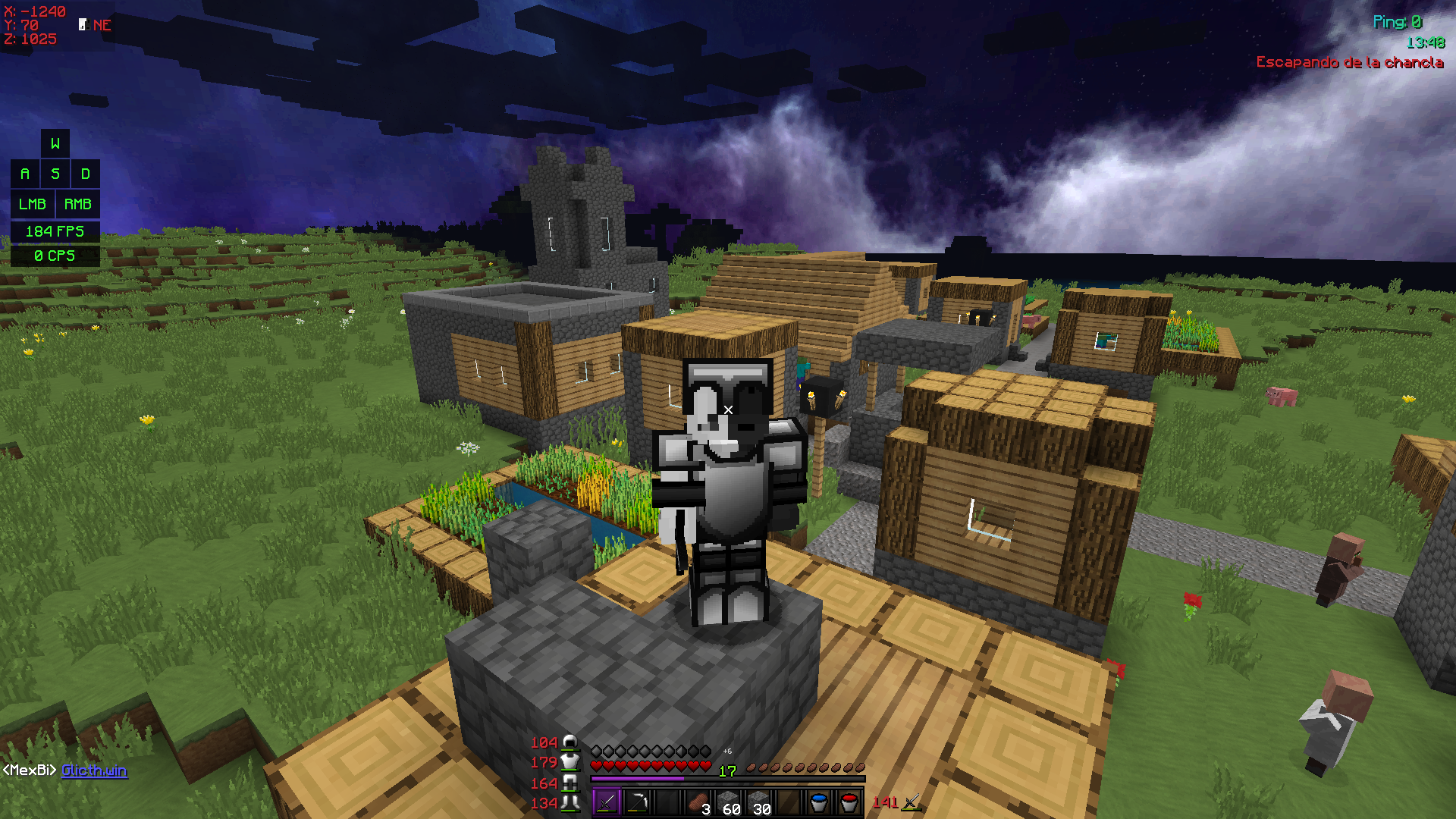Pick the lava bucket slot

tap(849, 802)
